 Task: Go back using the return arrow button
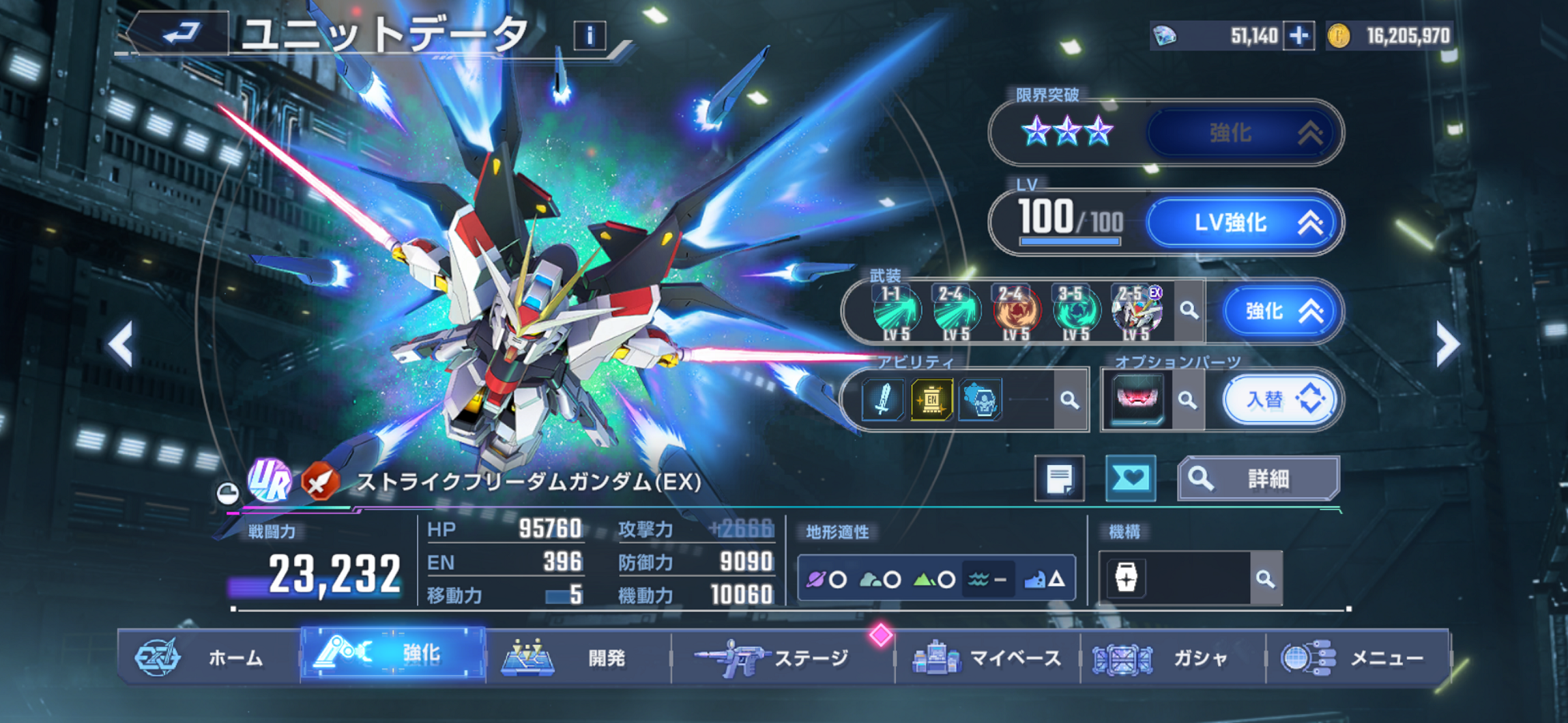tap(182, 34)
